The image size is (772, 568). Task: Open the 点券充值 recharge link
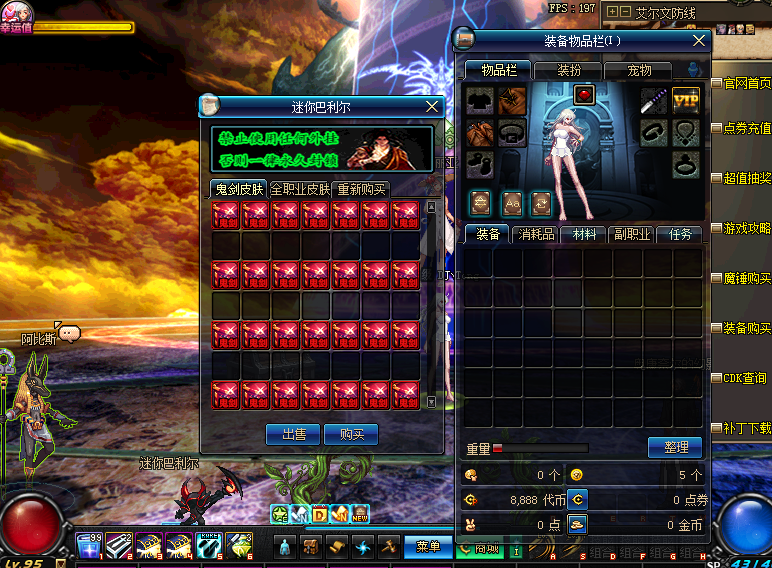point(746,128)
